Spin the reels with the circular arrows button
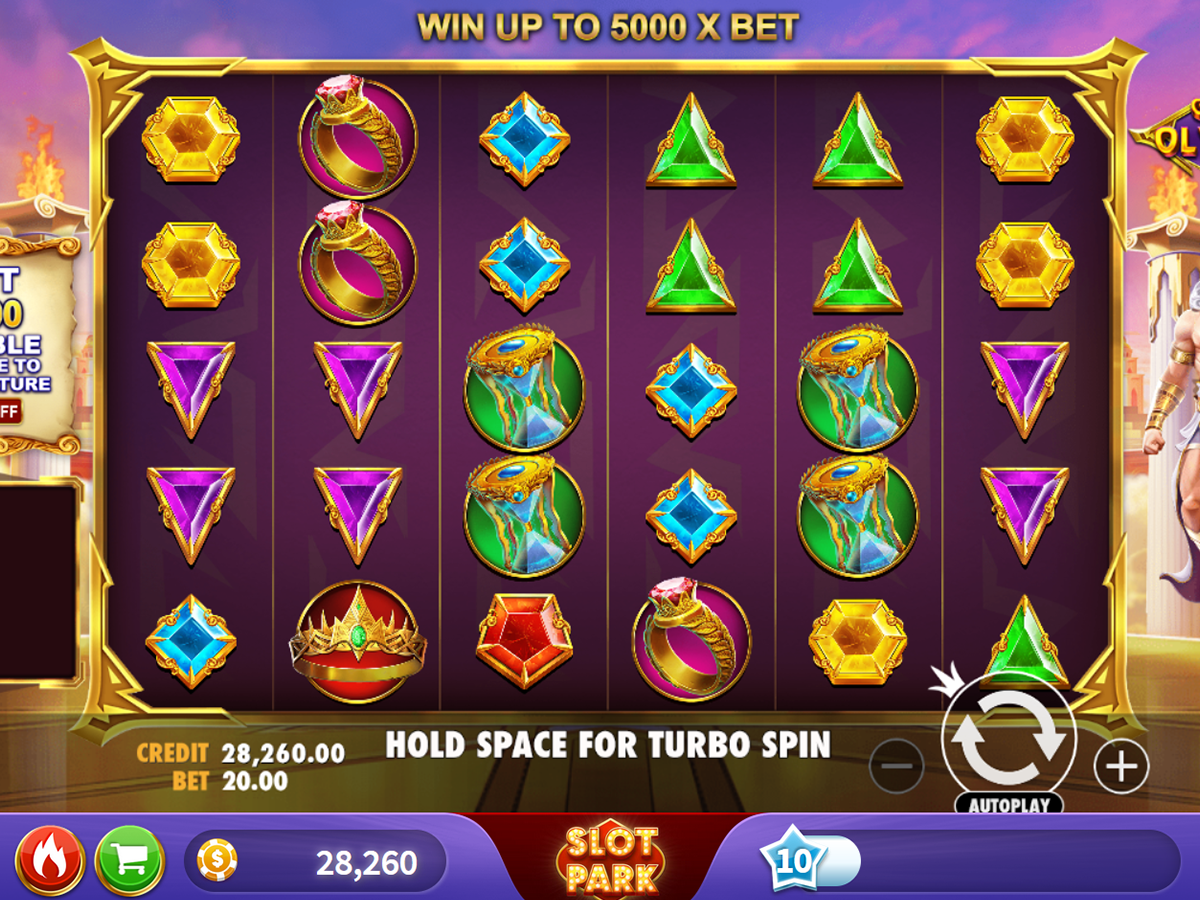 click(x=1008, y=742)
